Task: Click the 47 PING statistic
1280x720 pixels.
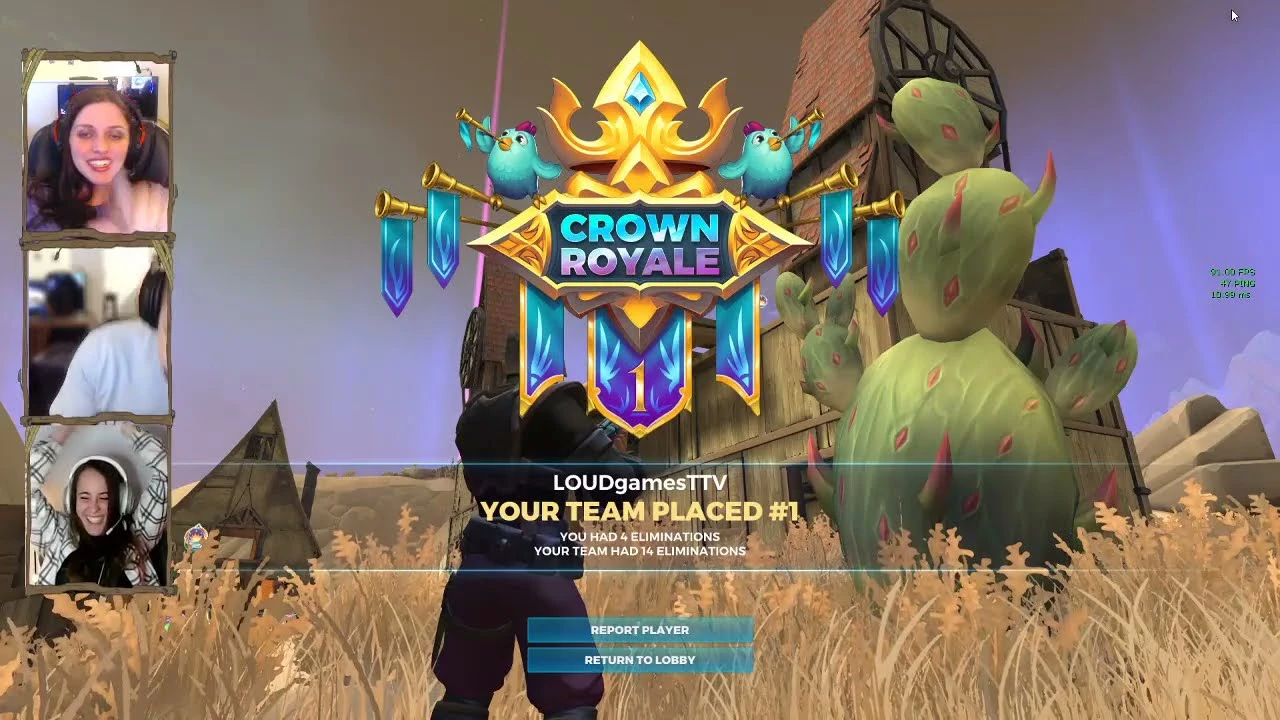Action: (x=1238, y=283)
